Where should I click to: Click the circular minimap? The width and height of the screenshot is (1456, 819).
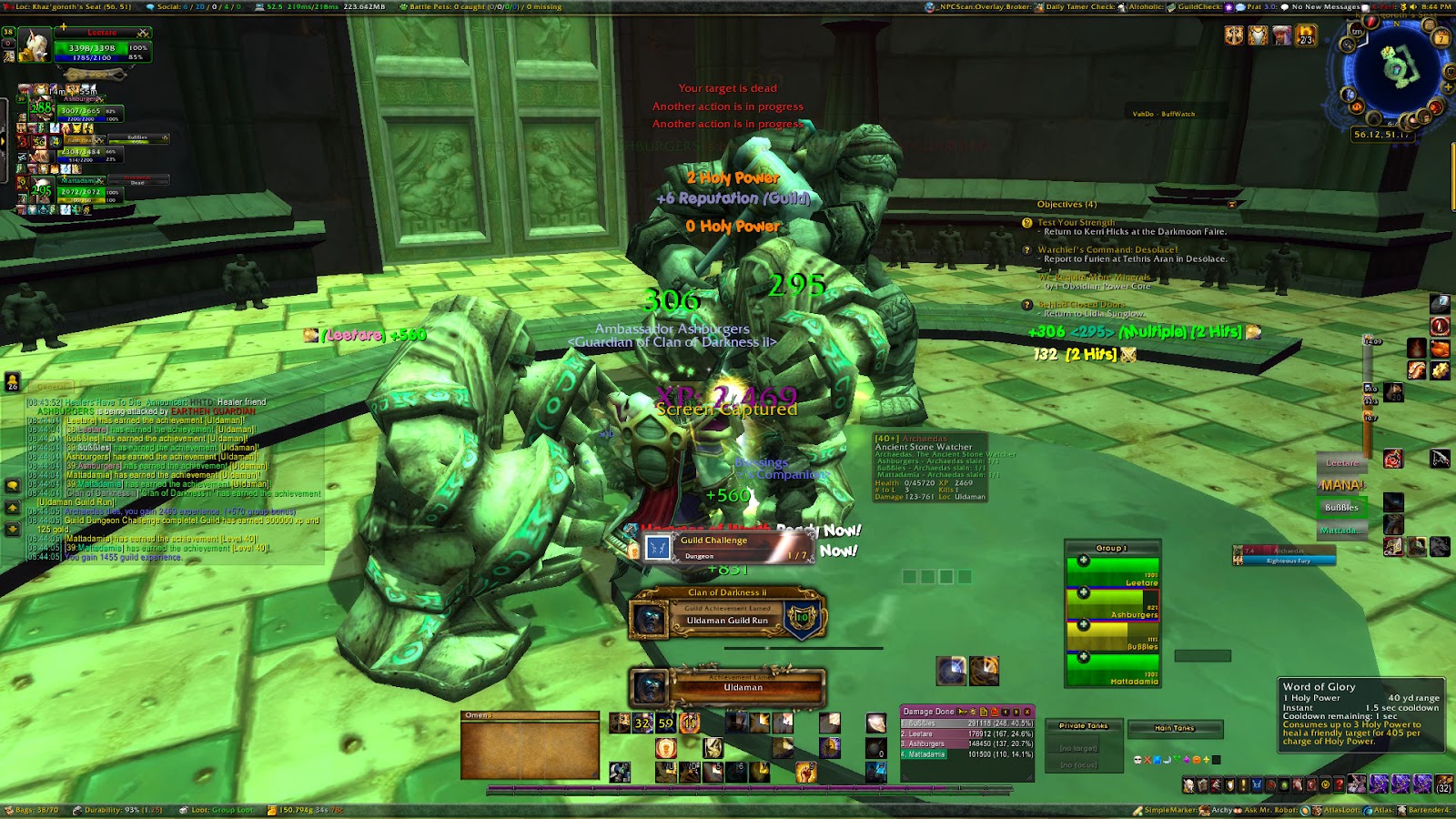click(x=1391, y=68)
